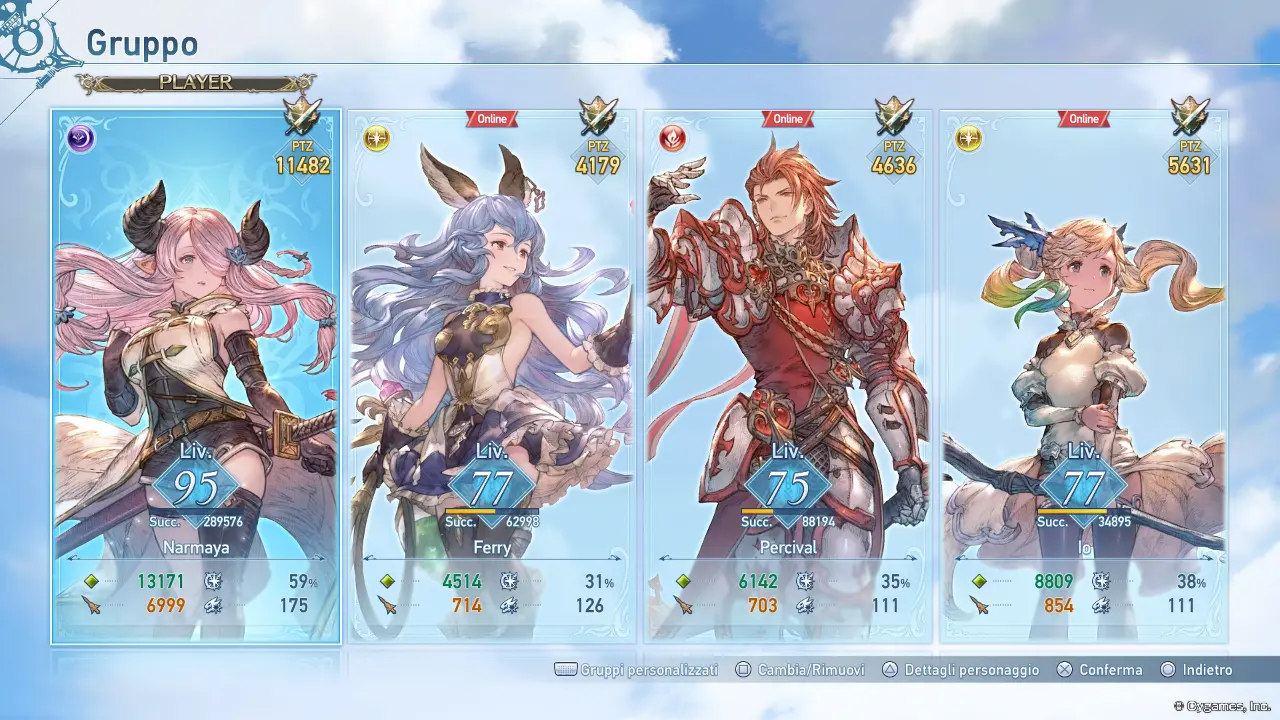Click the Online indicator on Io's card
1280x720 pixels.
tap(1083, 118)
